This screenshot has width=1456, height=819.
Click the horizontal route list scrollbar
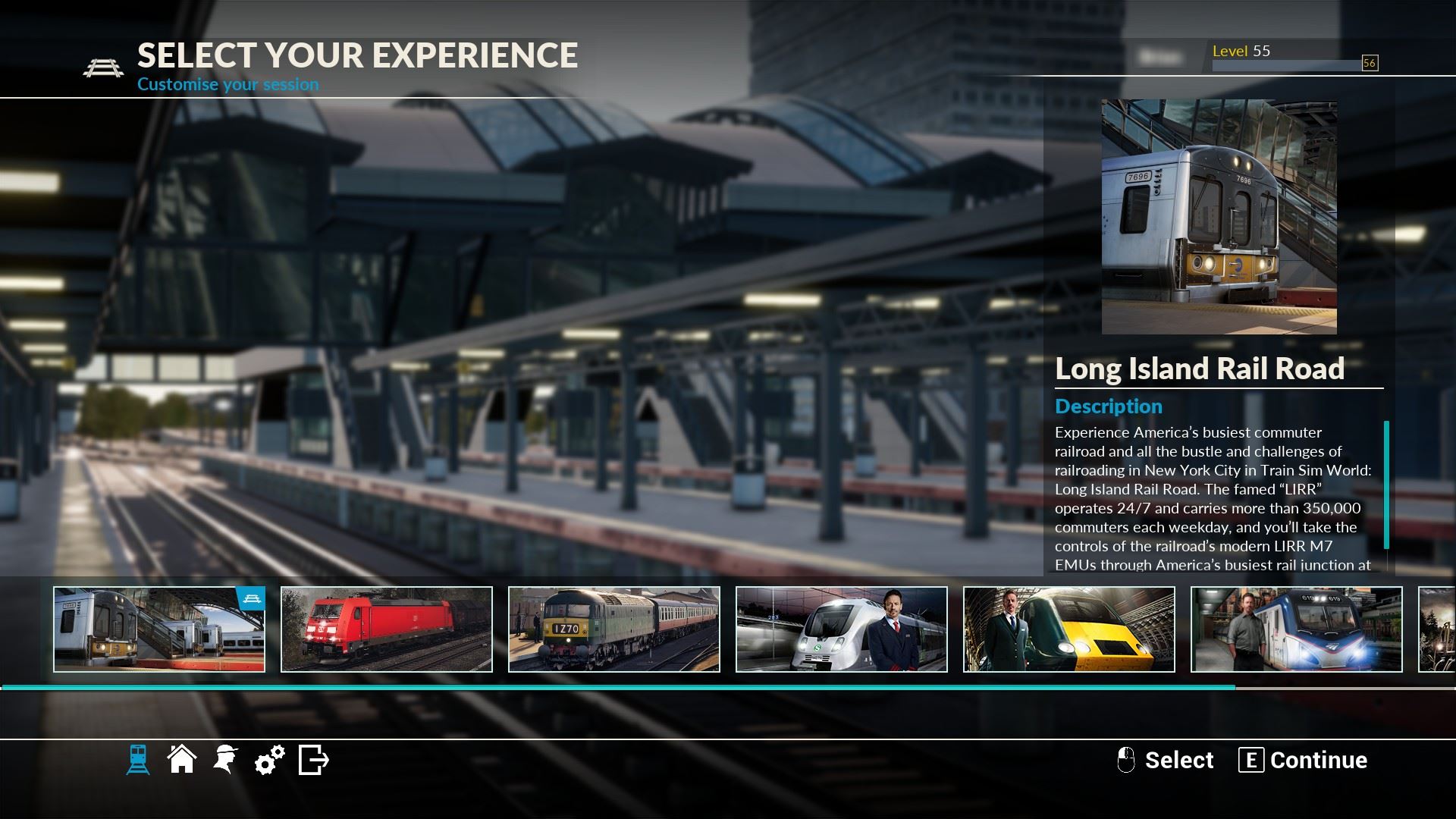[618, 687]
